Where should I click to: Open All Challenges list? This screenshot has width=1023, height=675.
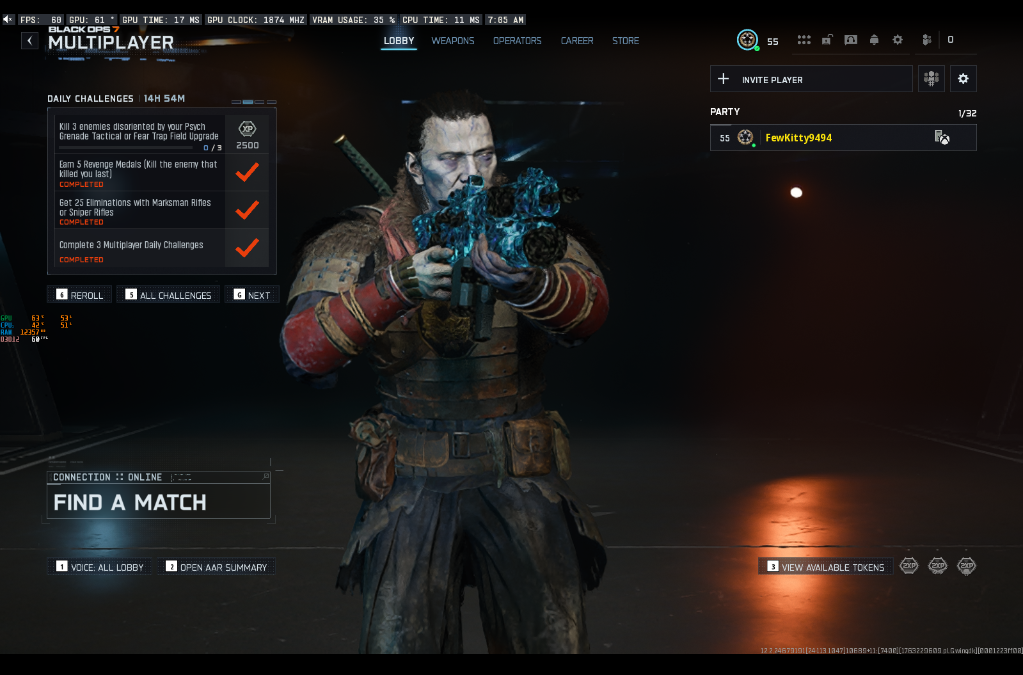(168, 295)
